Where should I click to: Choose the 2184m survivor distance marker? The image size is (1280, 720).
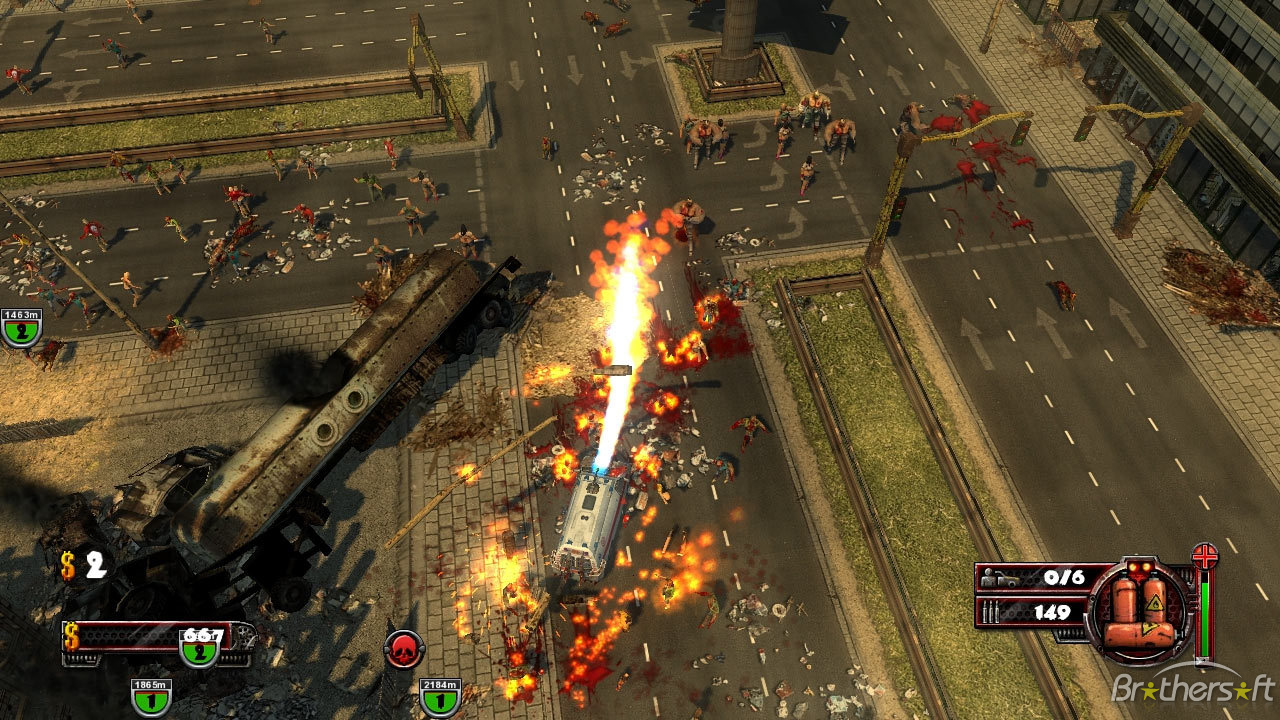439,697
